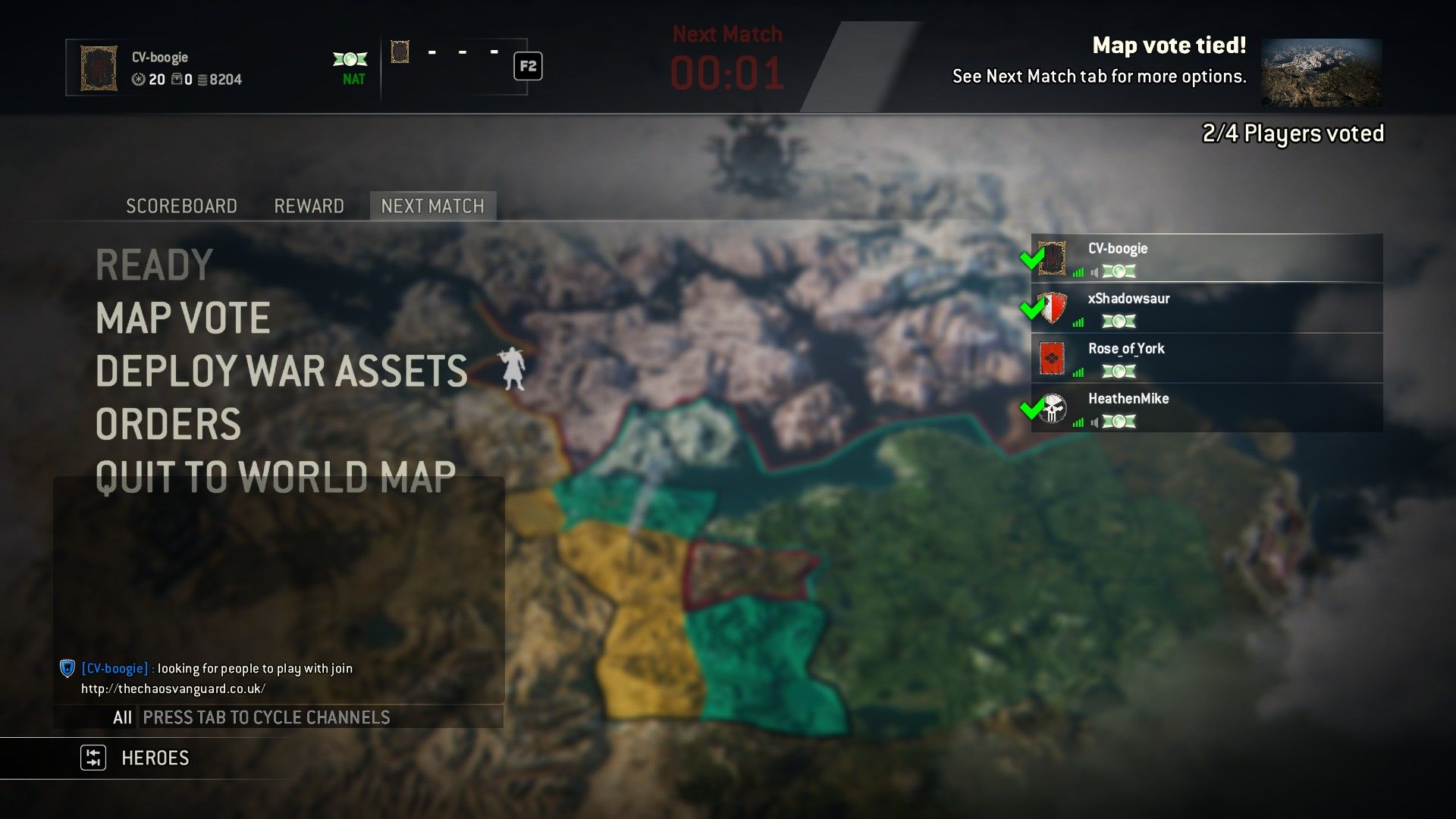Choose Rose_of_York player row
The image size is (1456, 819).
1206,359
